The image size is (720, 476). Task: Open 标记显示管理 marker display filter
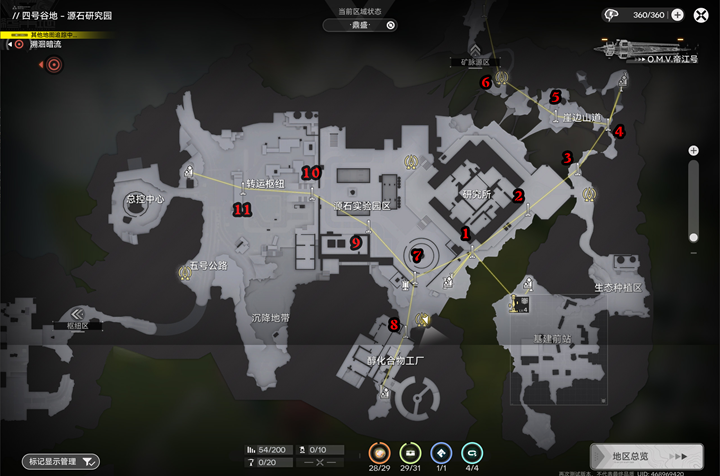click(63, 461)
